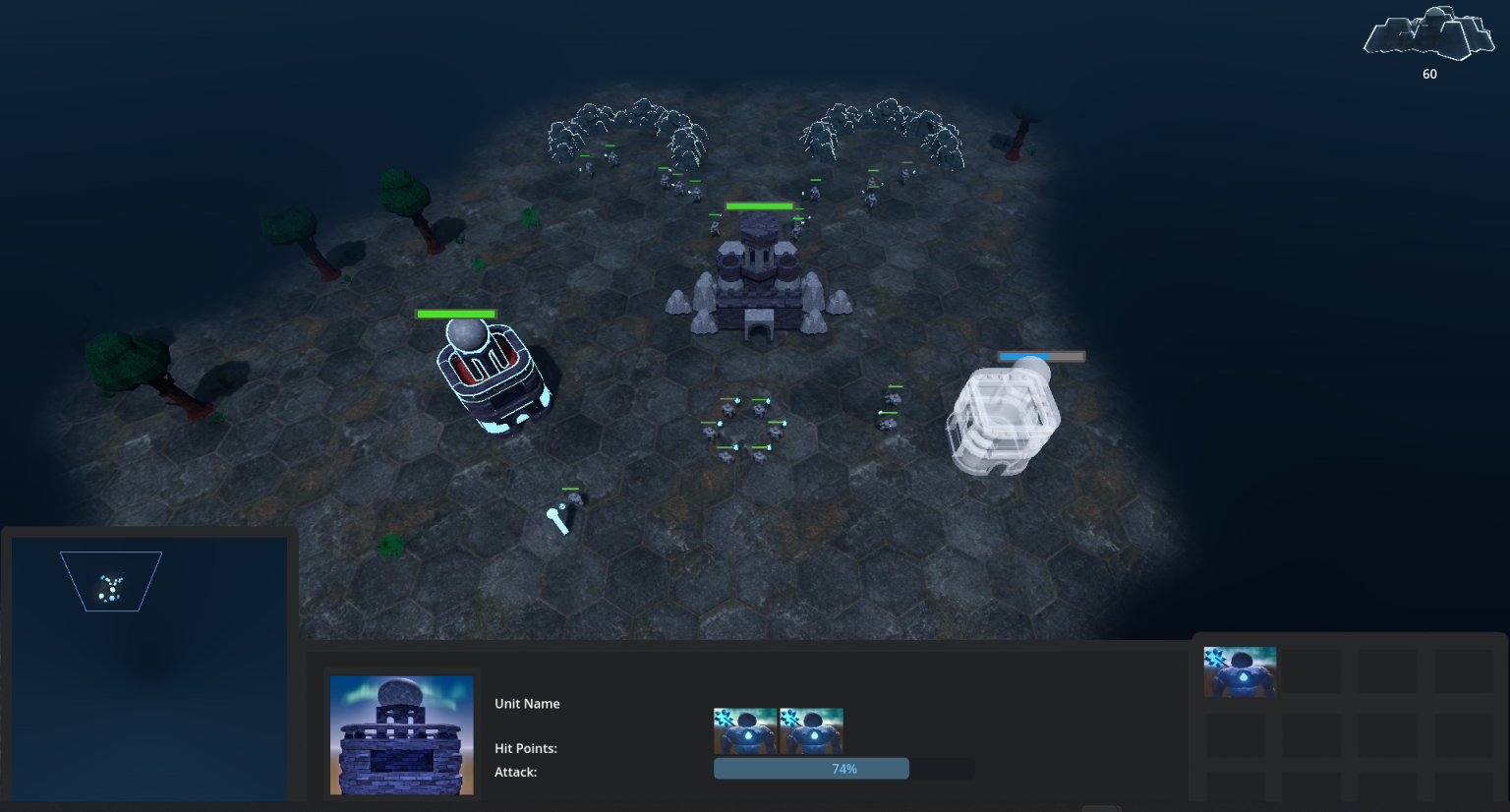This screenshot has height=812, width=1510.
Task: Select the white turret building on the map
Action: [x=1005, y=413]
